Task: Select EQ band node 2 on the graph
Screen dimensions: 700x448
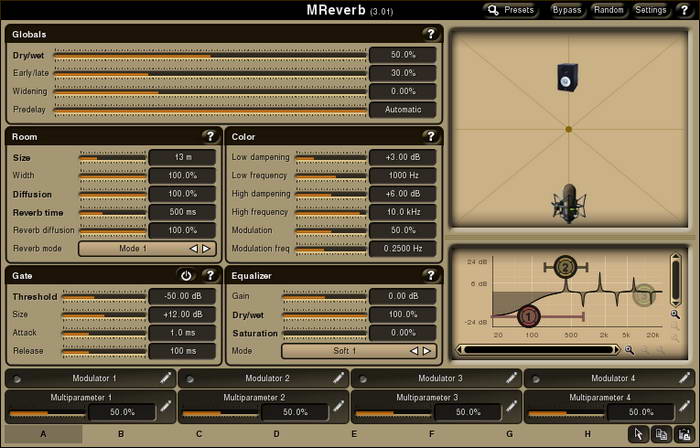Action: 565,267
